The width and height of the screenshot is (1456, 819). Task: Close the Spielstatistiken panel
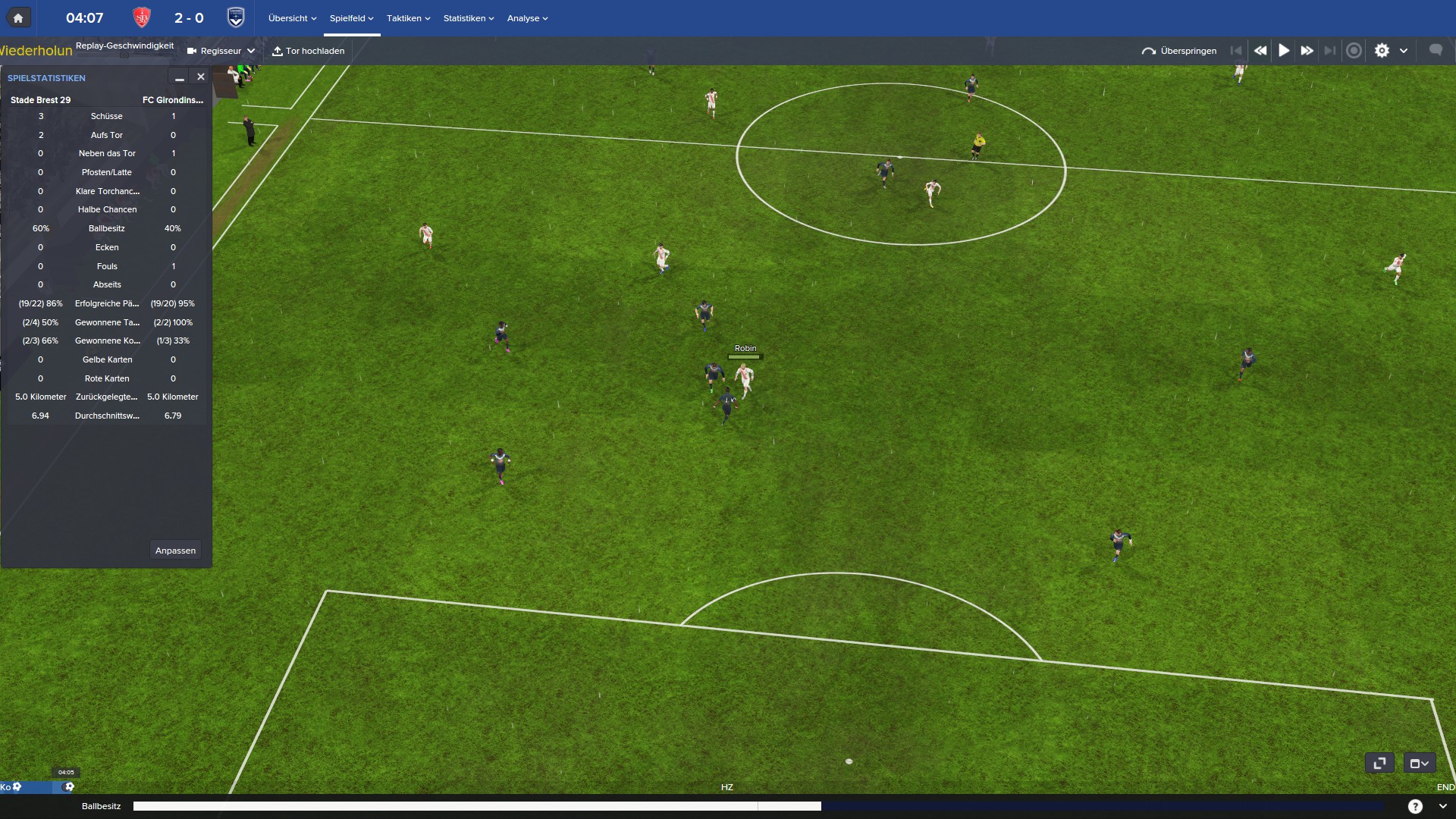[201, 77]
